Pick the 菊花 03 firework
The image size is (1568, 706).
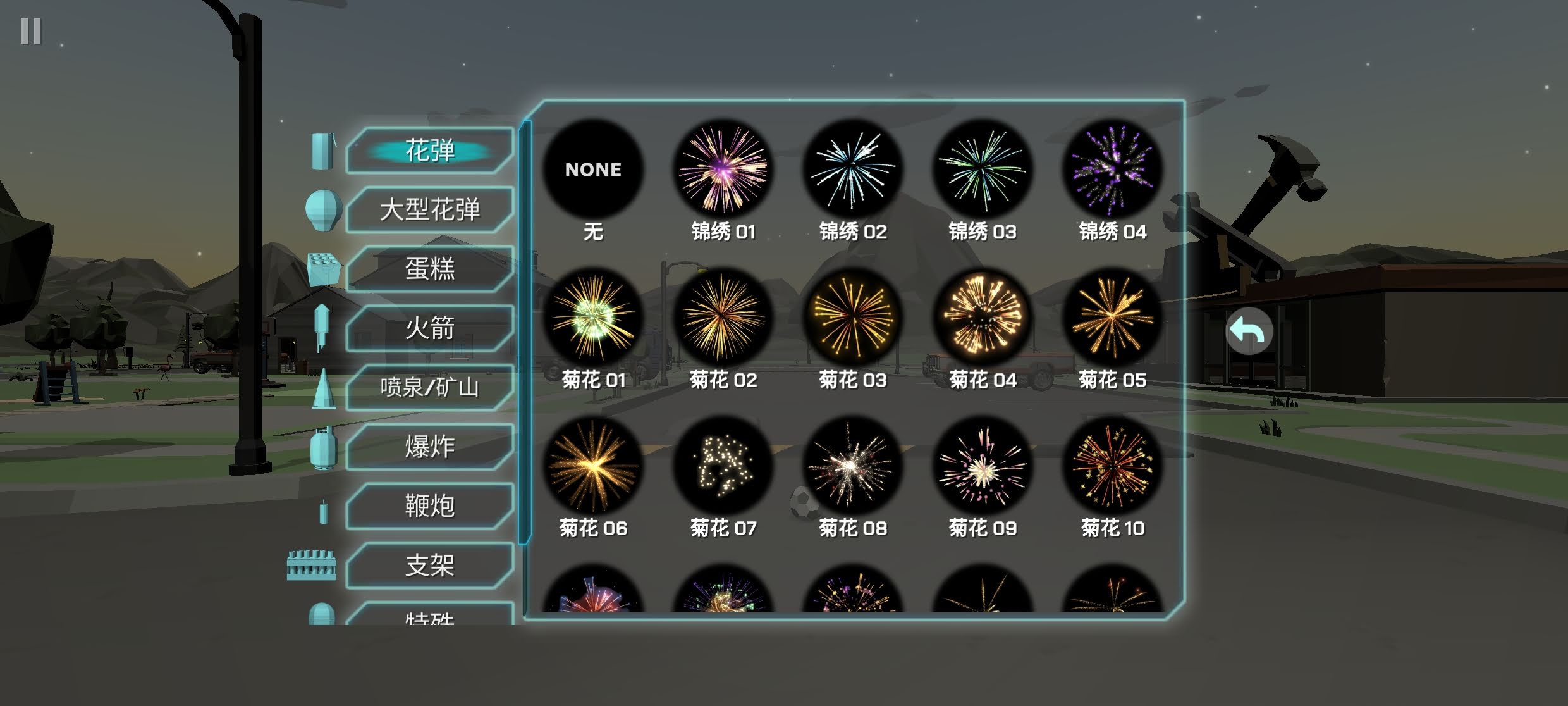(x=853, y=317)
